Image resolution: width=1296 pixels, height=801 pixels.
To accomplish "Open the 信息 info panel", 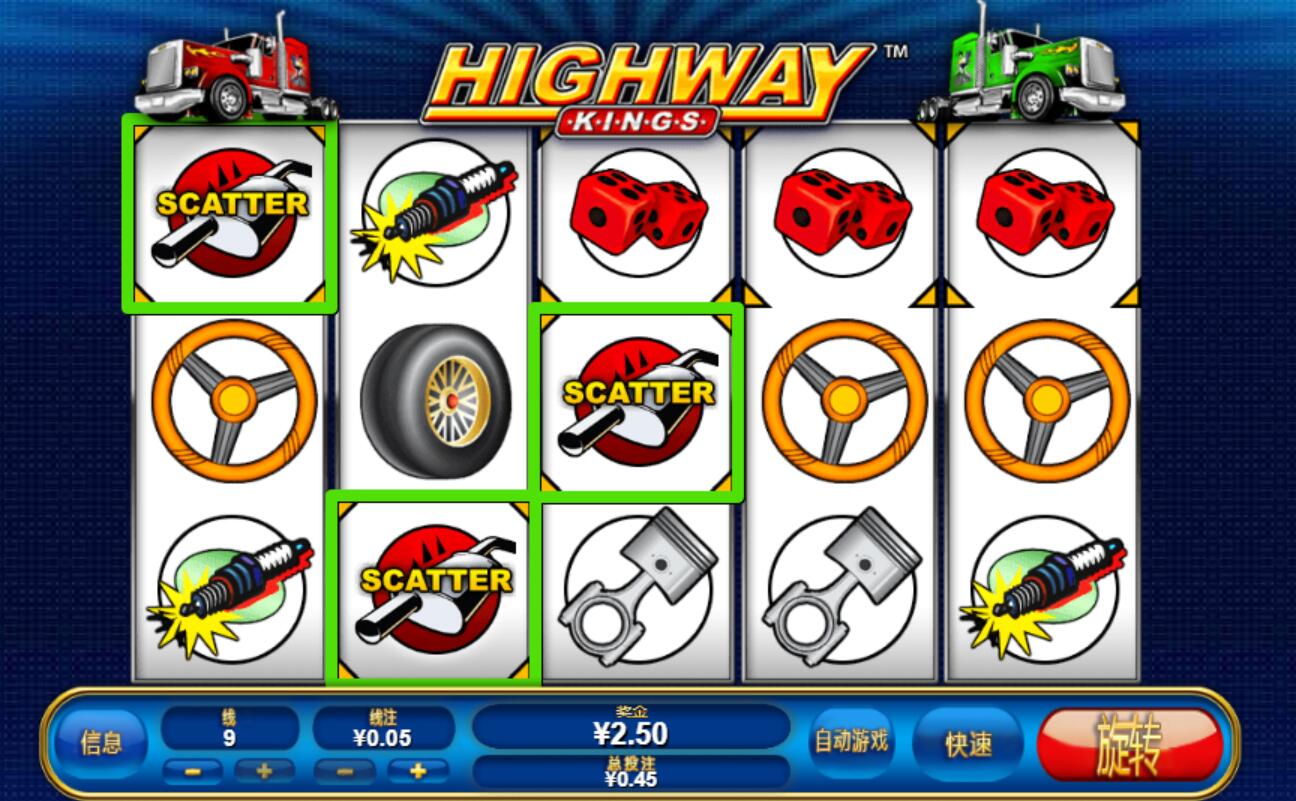I will 101,743.
